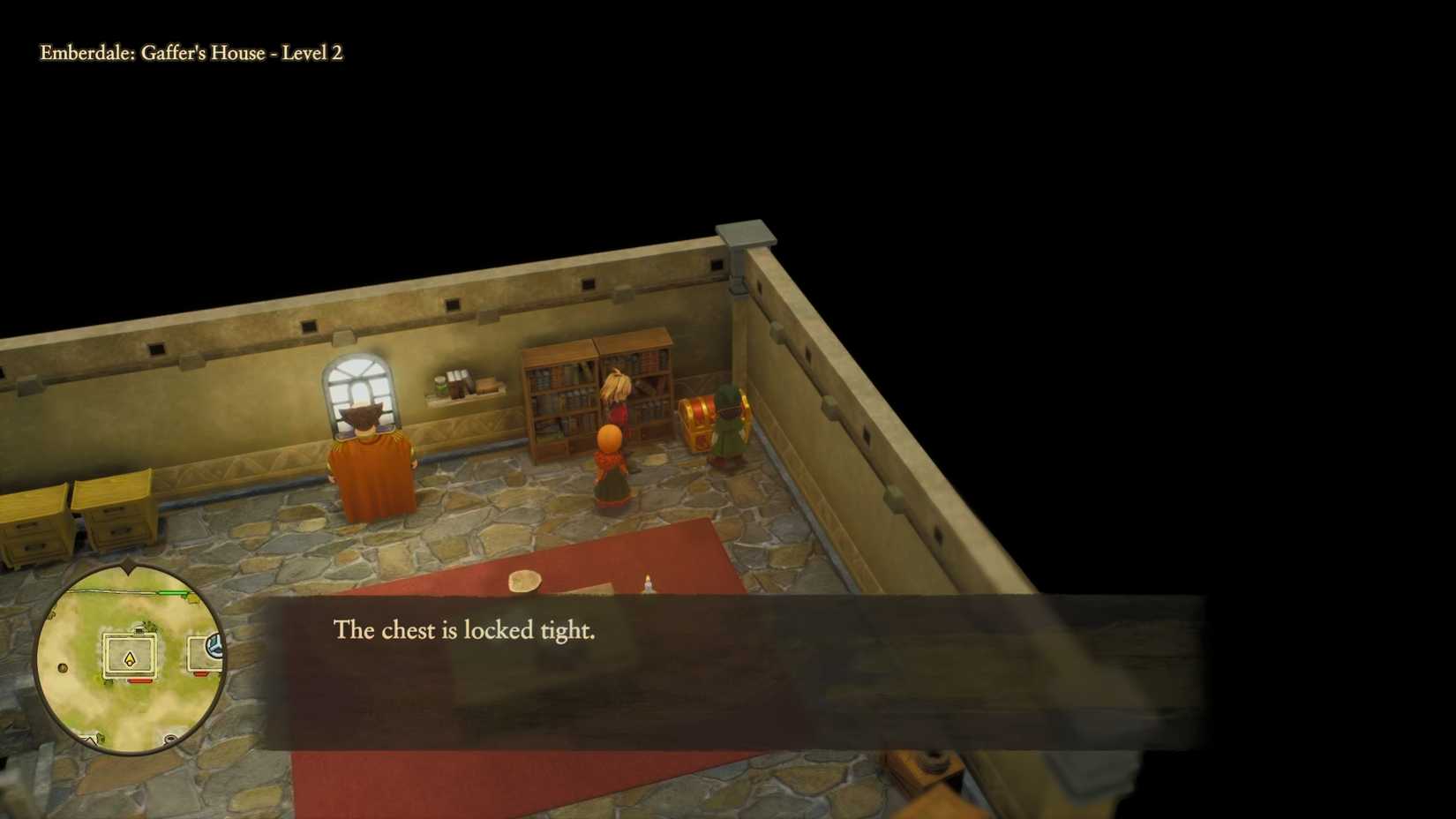This screenshot has height=819, width=1456.
Task: Click the red bar below the right building on minimap
Action: (200, 673)
